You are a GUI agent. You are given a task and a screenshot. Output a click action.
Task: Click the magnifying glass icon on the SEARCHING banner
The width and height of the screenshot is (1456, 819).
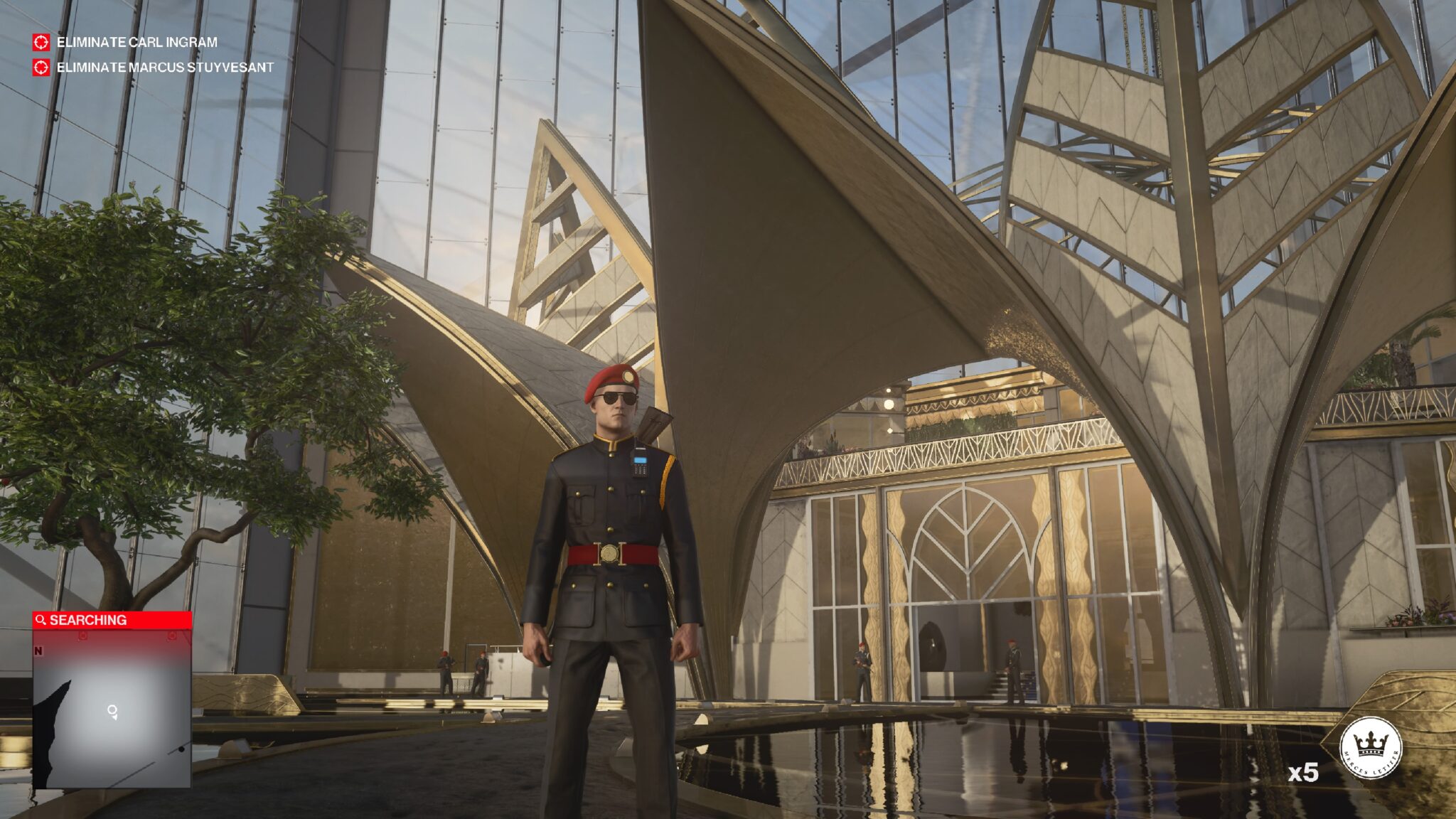tap(40, 620)
